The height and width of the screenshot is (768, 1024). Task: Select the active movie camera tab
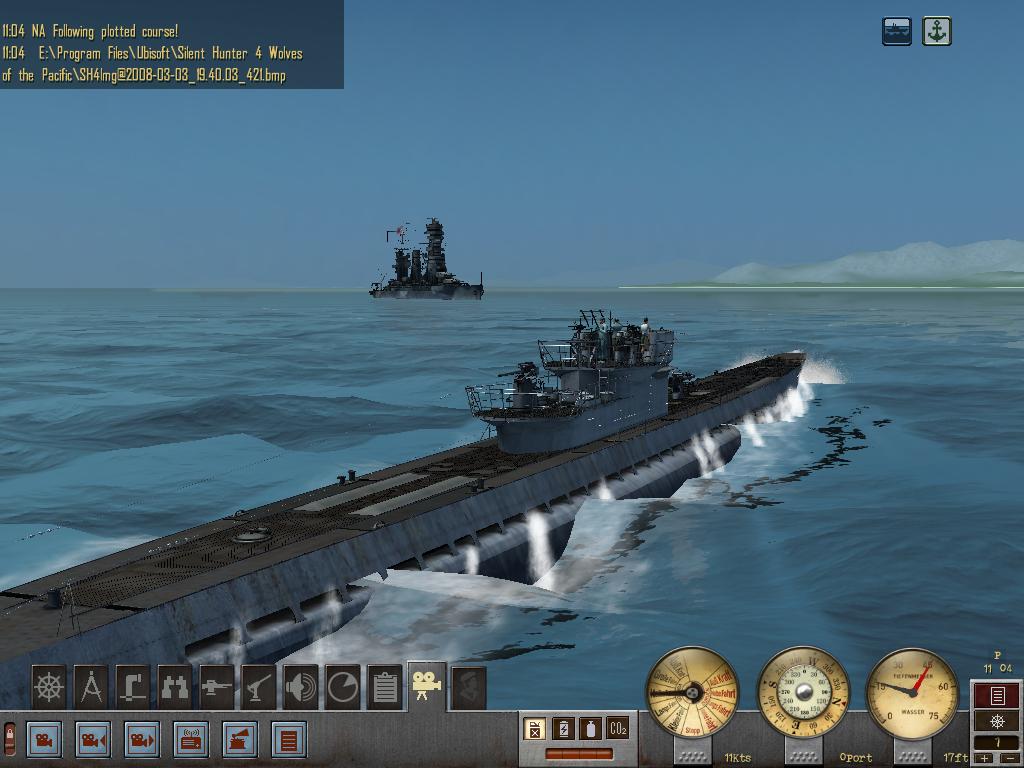coord(427,686)
